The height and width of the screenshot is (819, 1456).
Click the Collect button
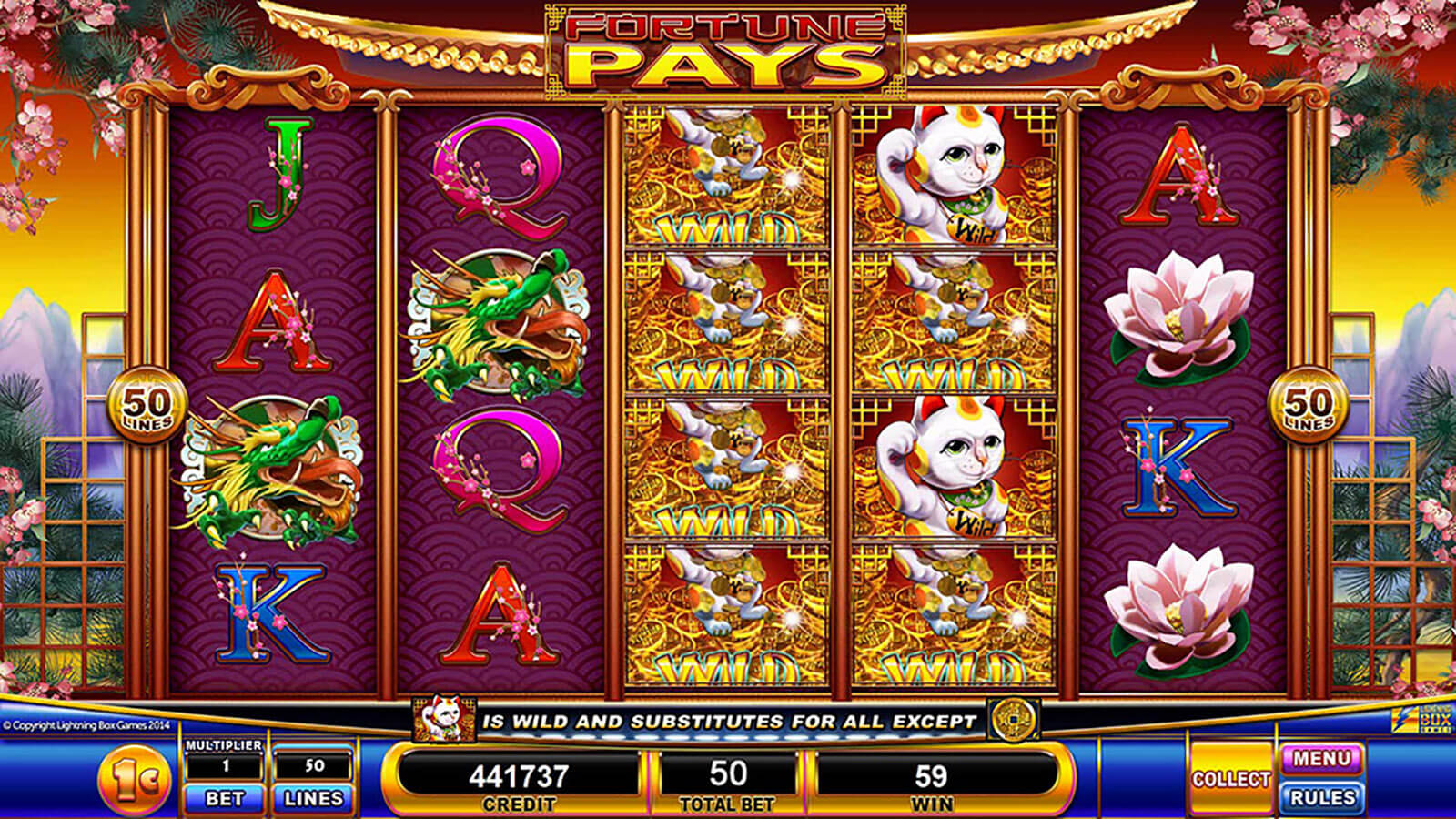point(1230,779)
